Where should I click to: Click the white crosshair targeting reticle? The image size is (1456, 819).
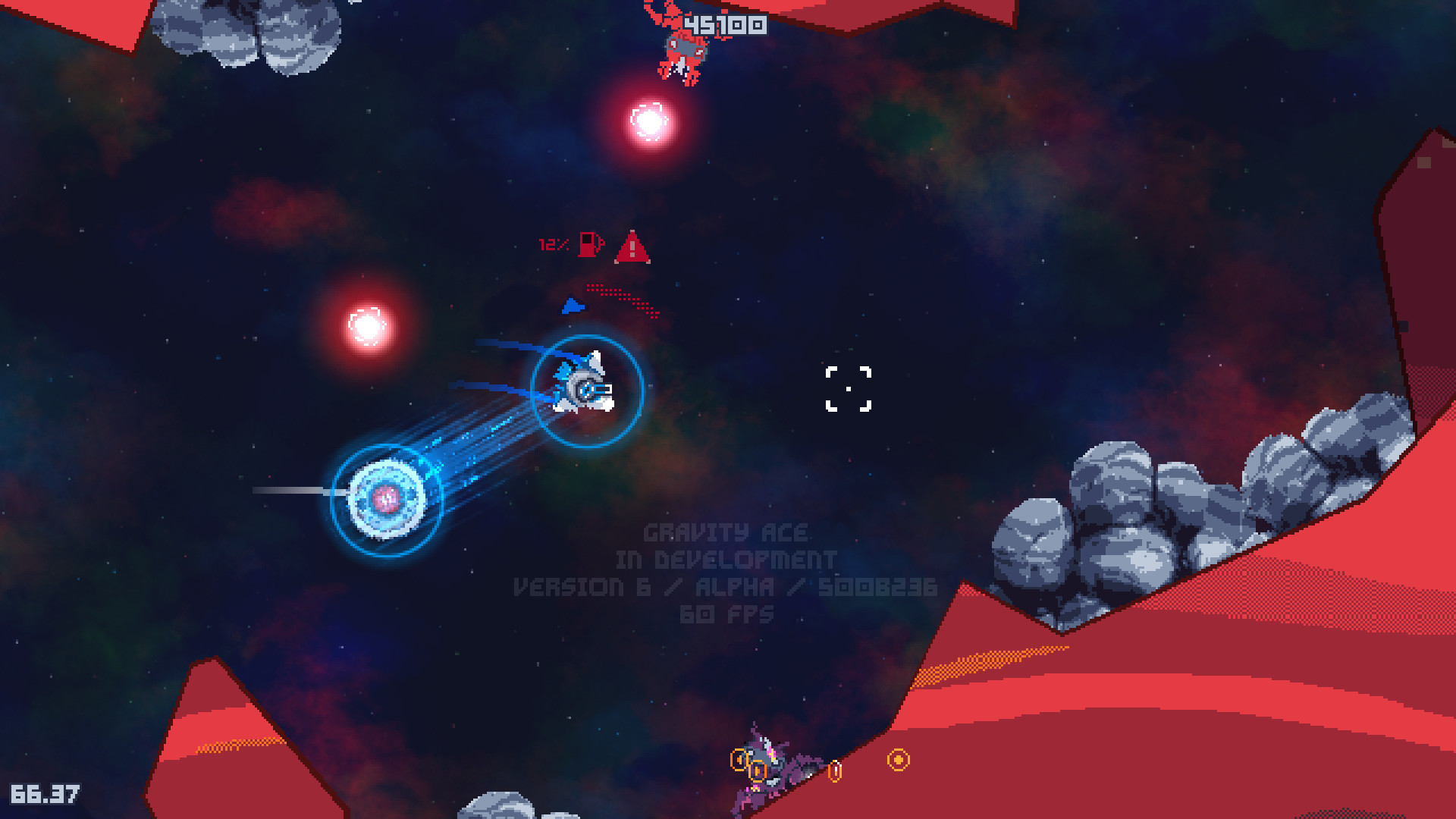click(847, 389)
